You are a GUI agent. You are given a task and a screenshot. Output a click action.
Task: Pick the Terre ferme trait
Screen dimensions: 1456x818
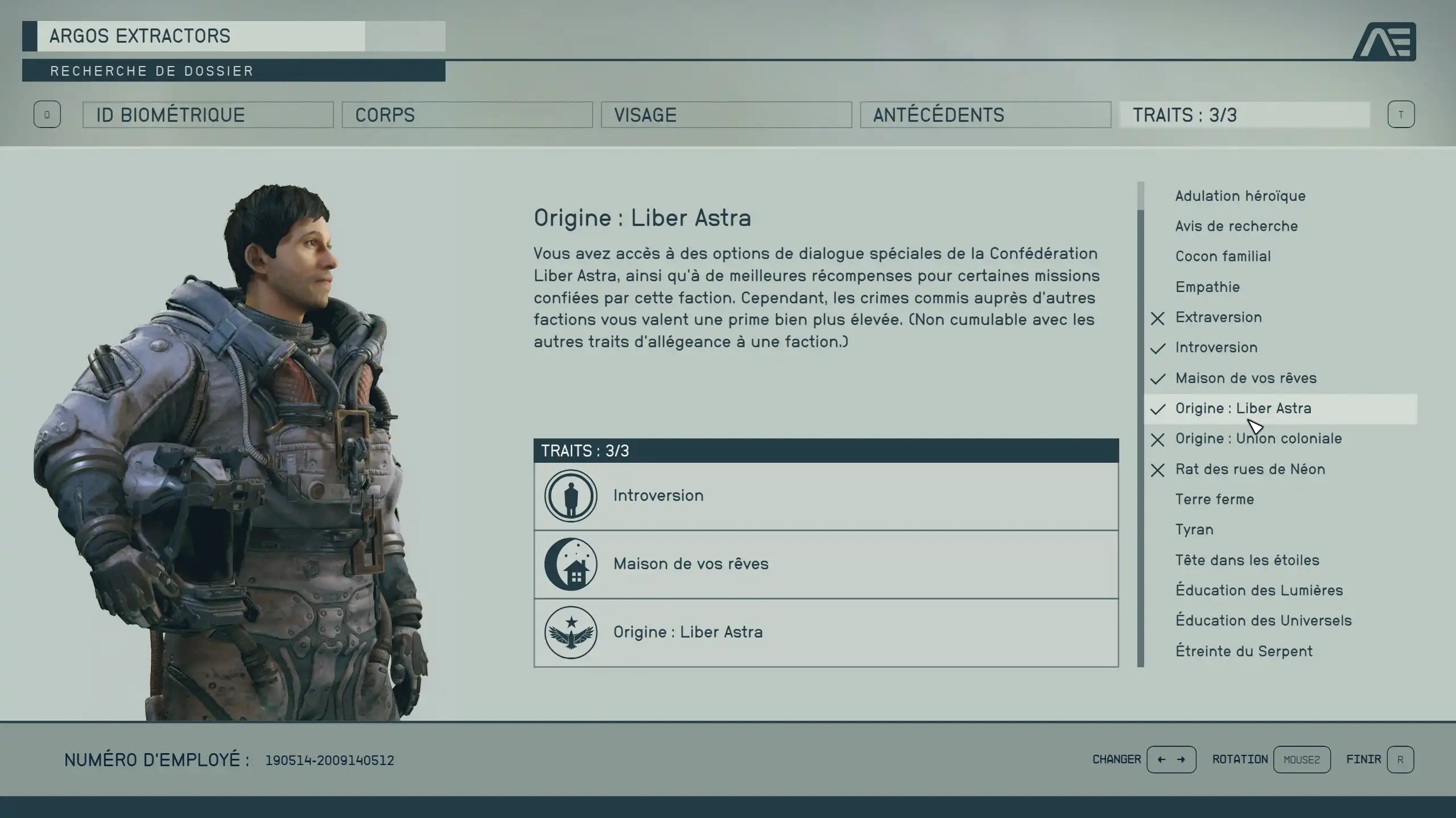pos(1214,499)
